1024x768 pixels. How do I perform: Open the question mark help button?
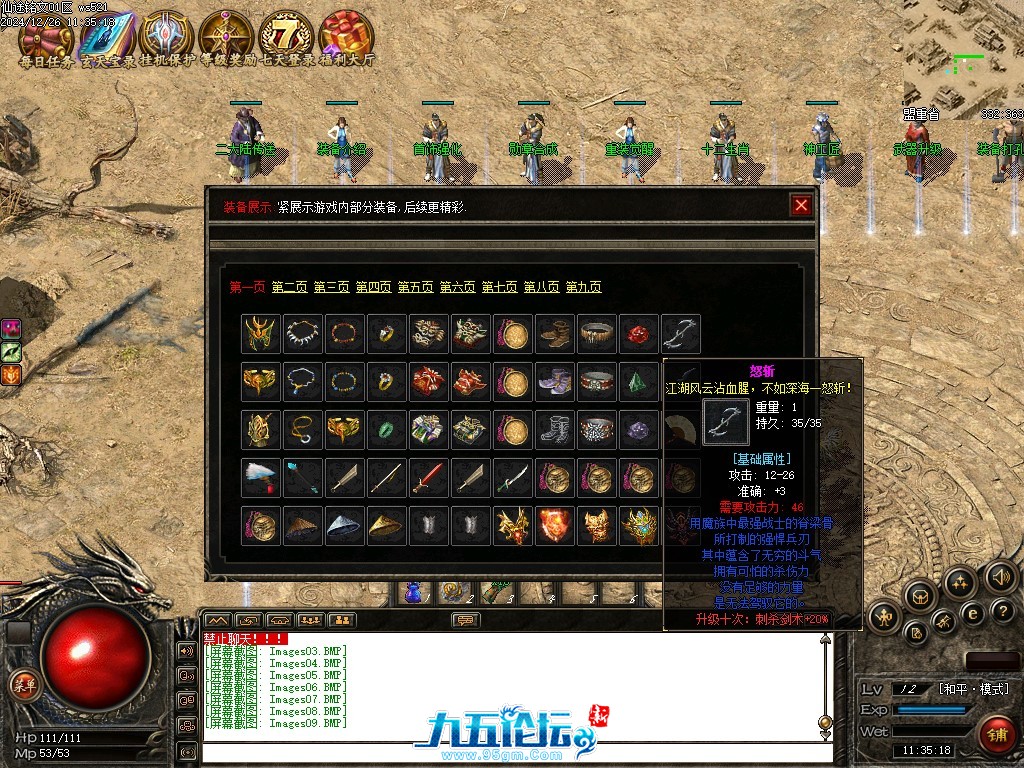coord(1002,609)
